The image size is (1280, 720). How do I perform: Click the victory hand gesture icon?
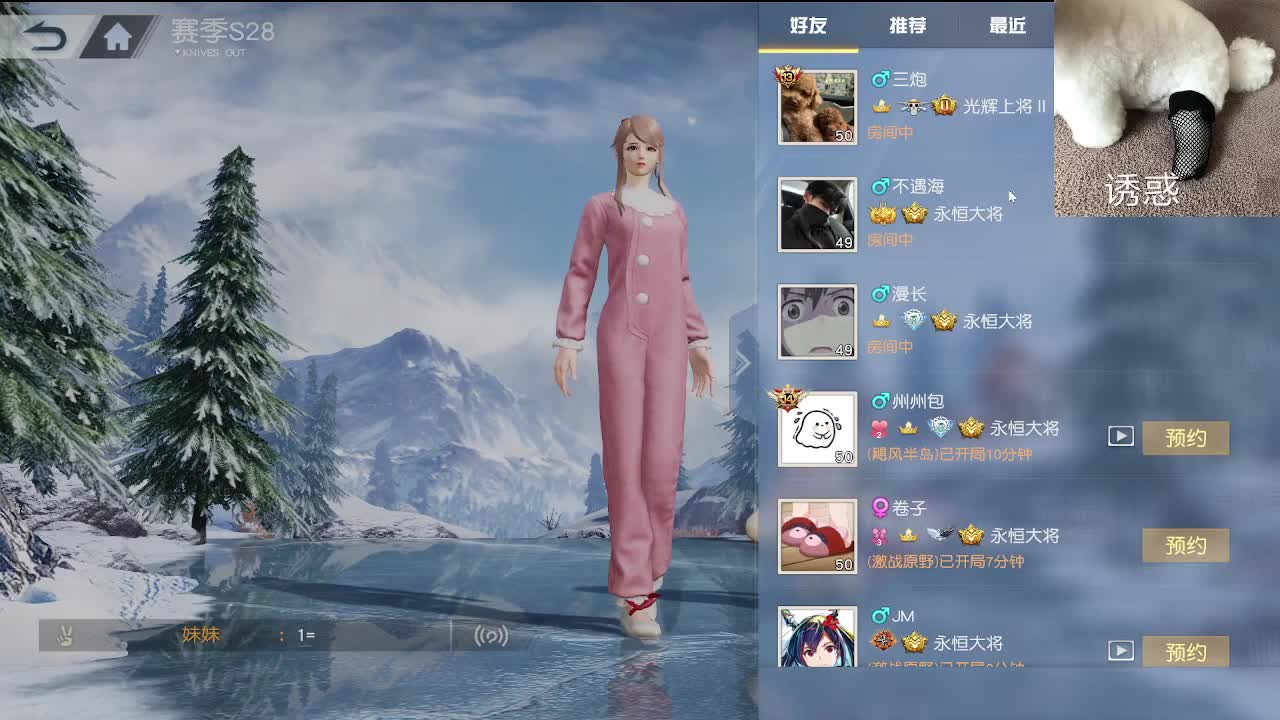(62, 636)
